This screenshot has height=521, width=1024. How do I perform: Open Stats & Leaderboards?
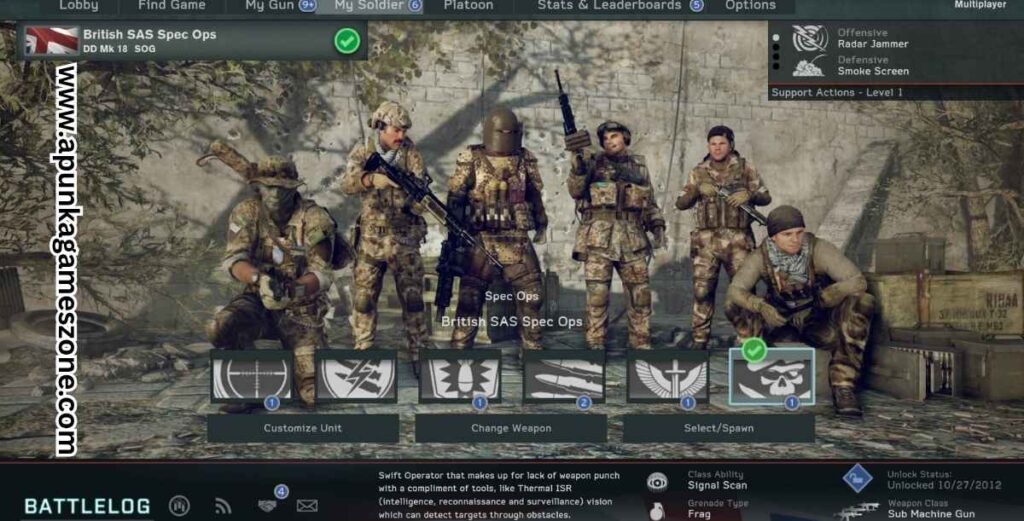coord(610,6)
